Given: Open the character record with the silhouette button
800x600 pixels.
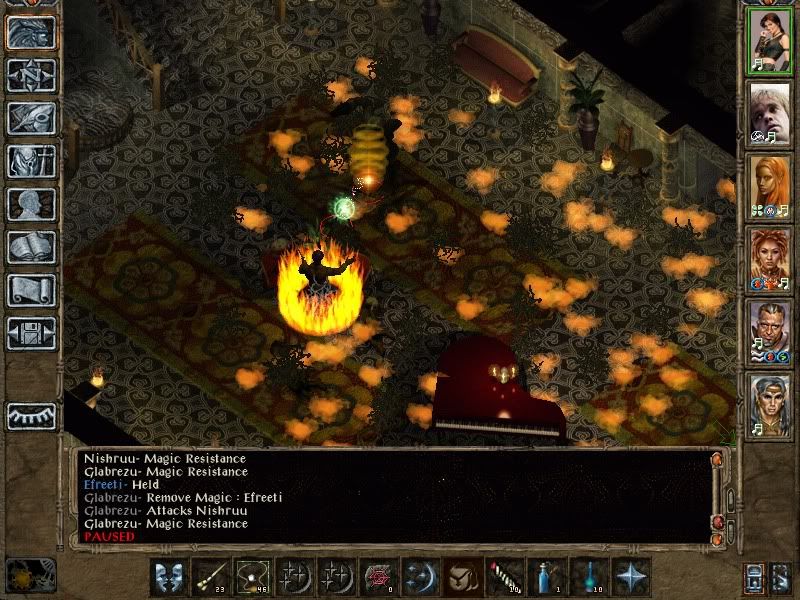Looking at the screenshot, I should coord(31,204).
